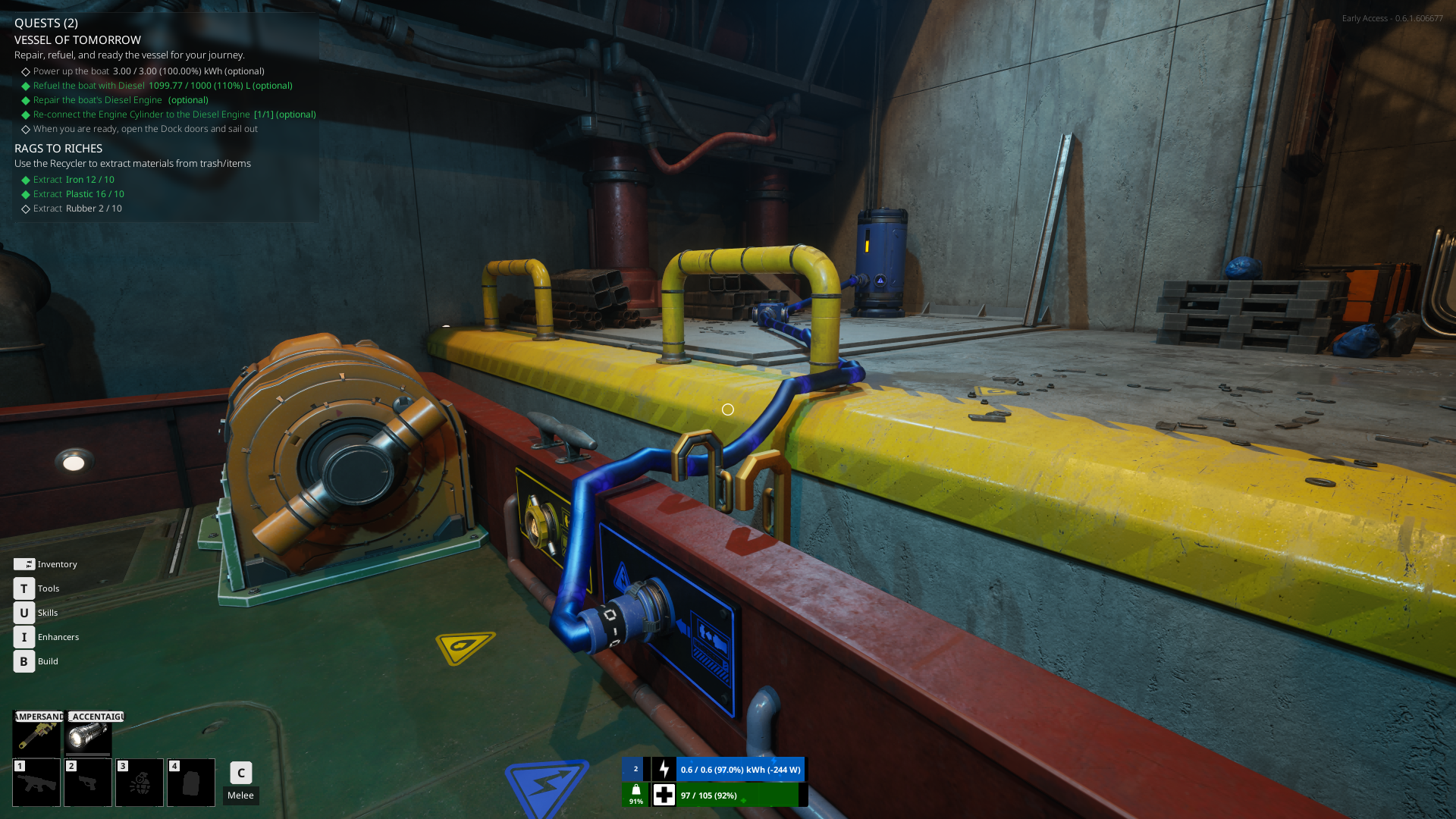Choose weapon slot 2 with pistol silhouette

(x=88, y=783)
